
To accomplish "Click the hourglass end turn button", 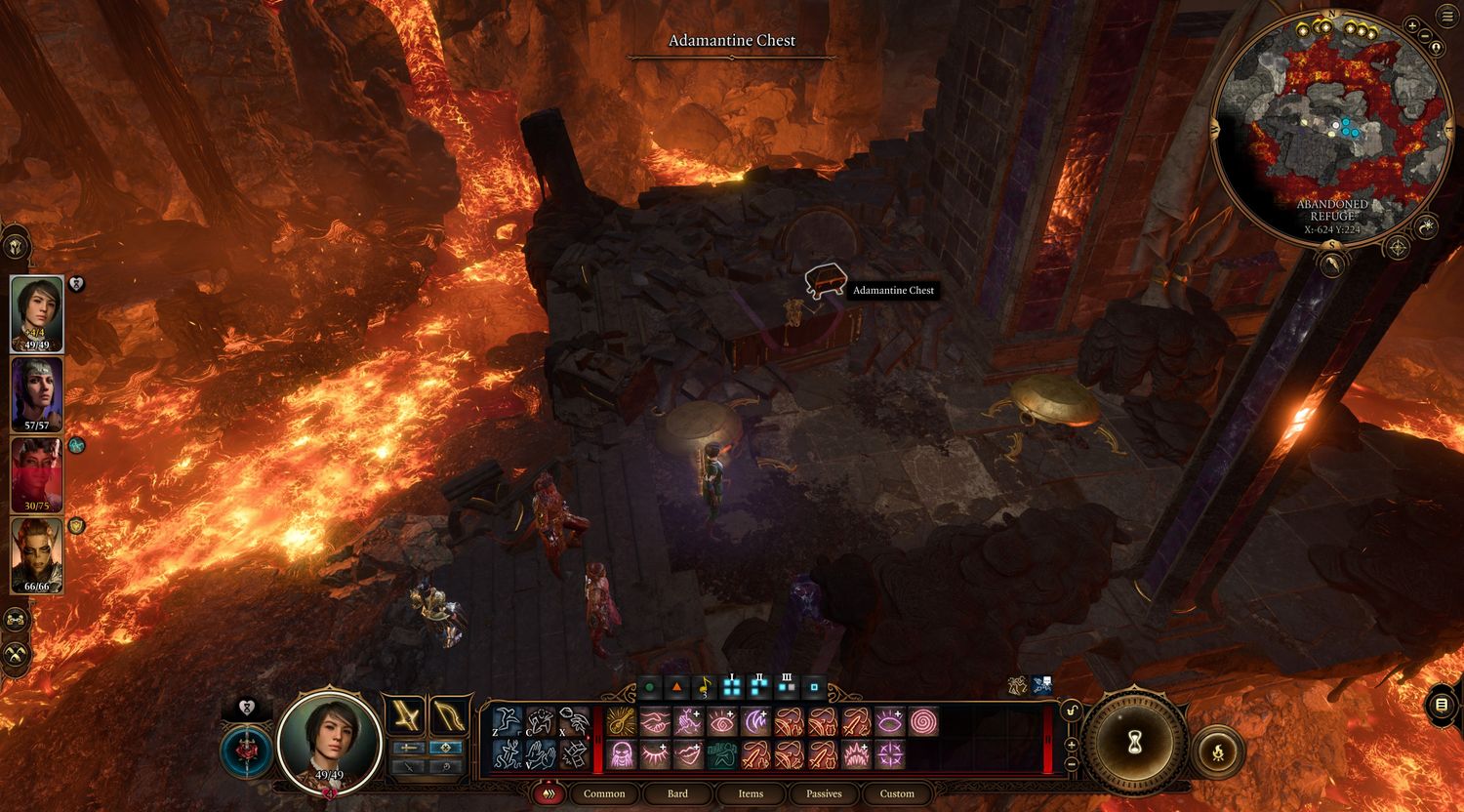I will pyautogui.click(x=1133, y=745).
